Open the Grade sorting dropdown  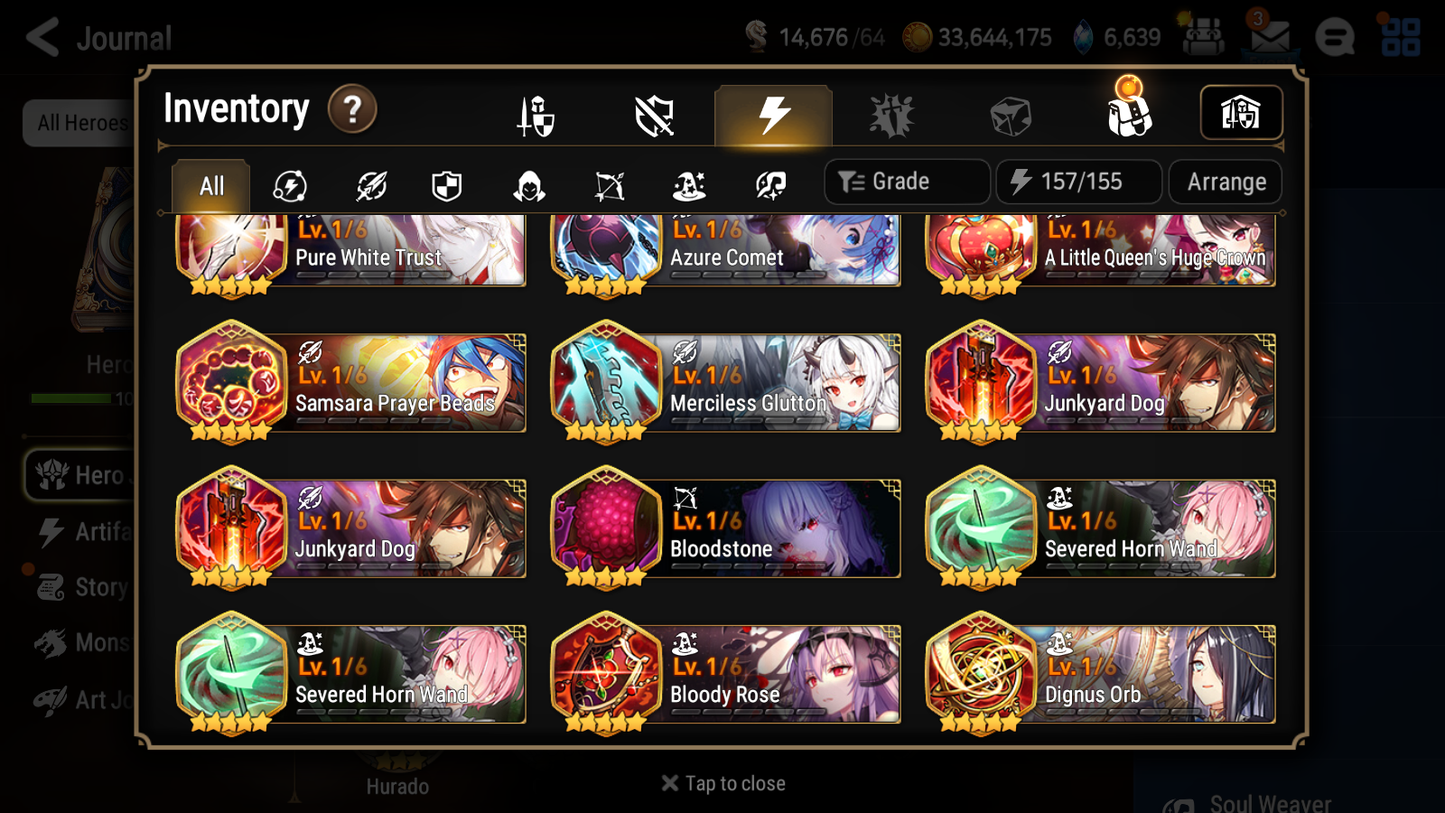pyautogui.click(x=906, y=181)
